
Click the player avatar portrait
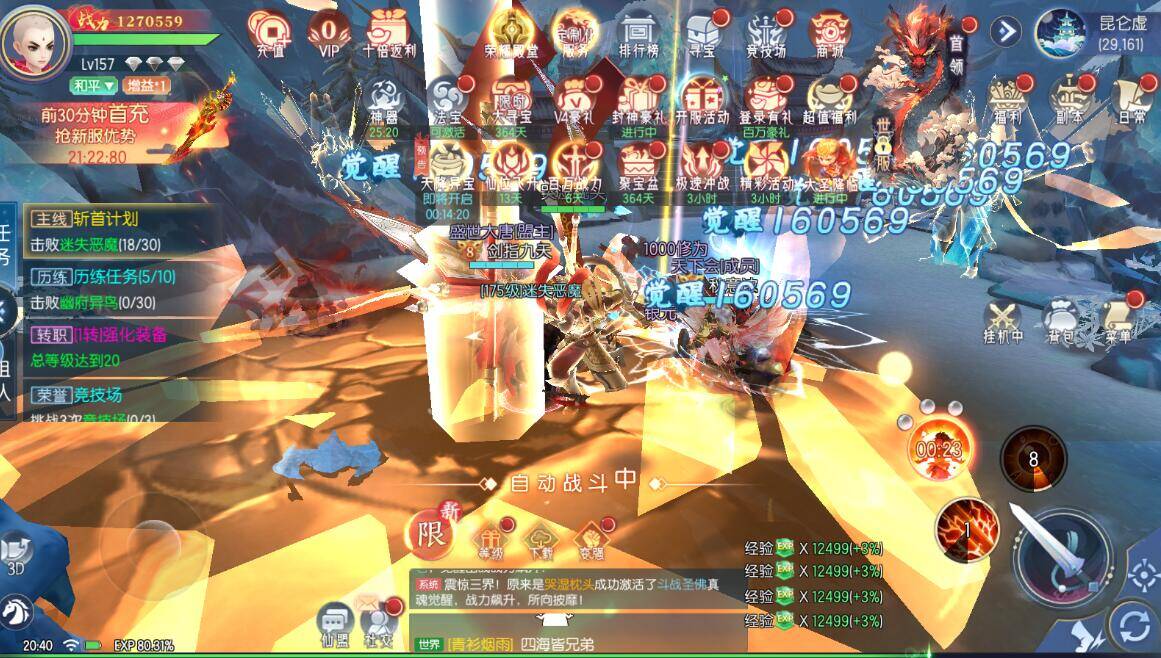35,40
